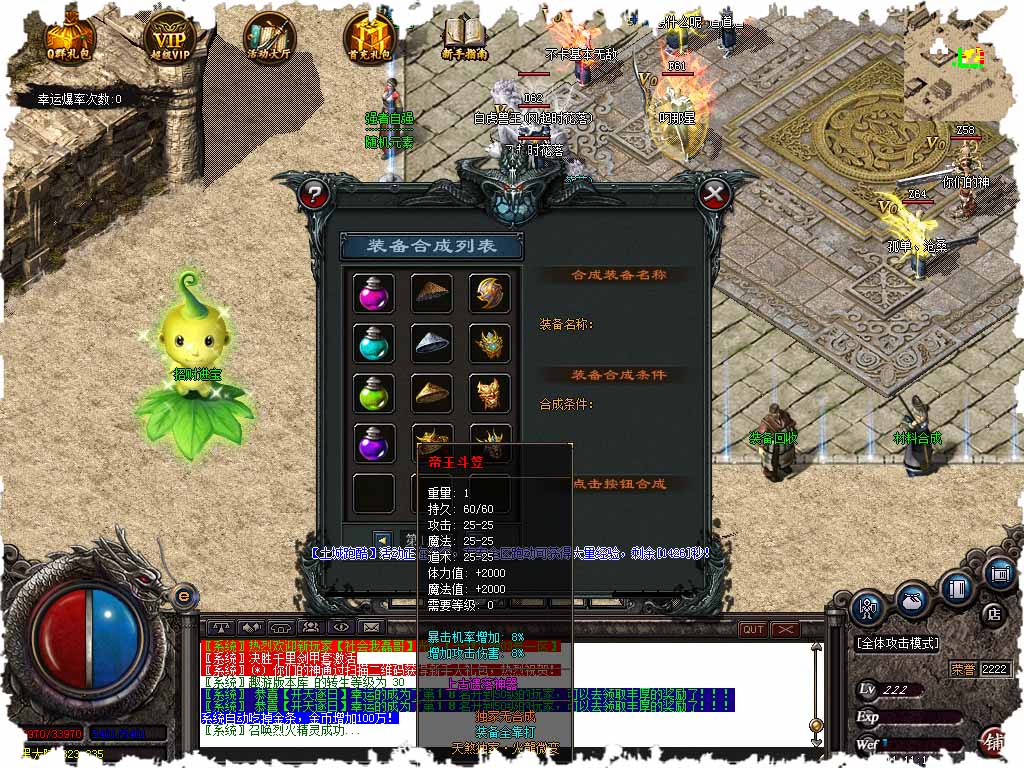Open the 活动大厅 activity hall
Screen dimensions: 1024x768
(x=270, y=33)
